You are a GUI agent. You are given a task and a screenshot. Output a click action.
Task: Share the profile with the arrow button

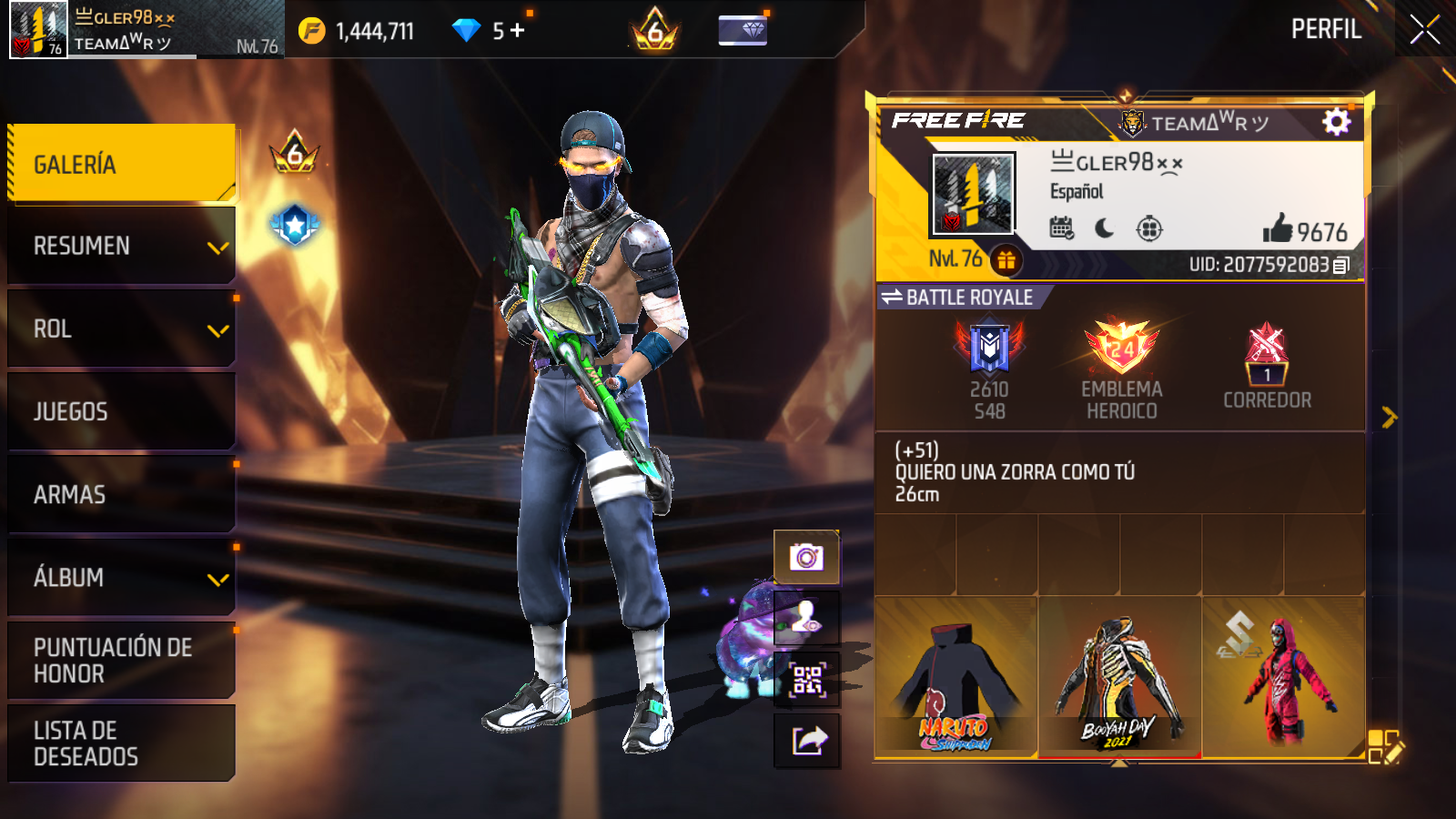pos(806,741)
